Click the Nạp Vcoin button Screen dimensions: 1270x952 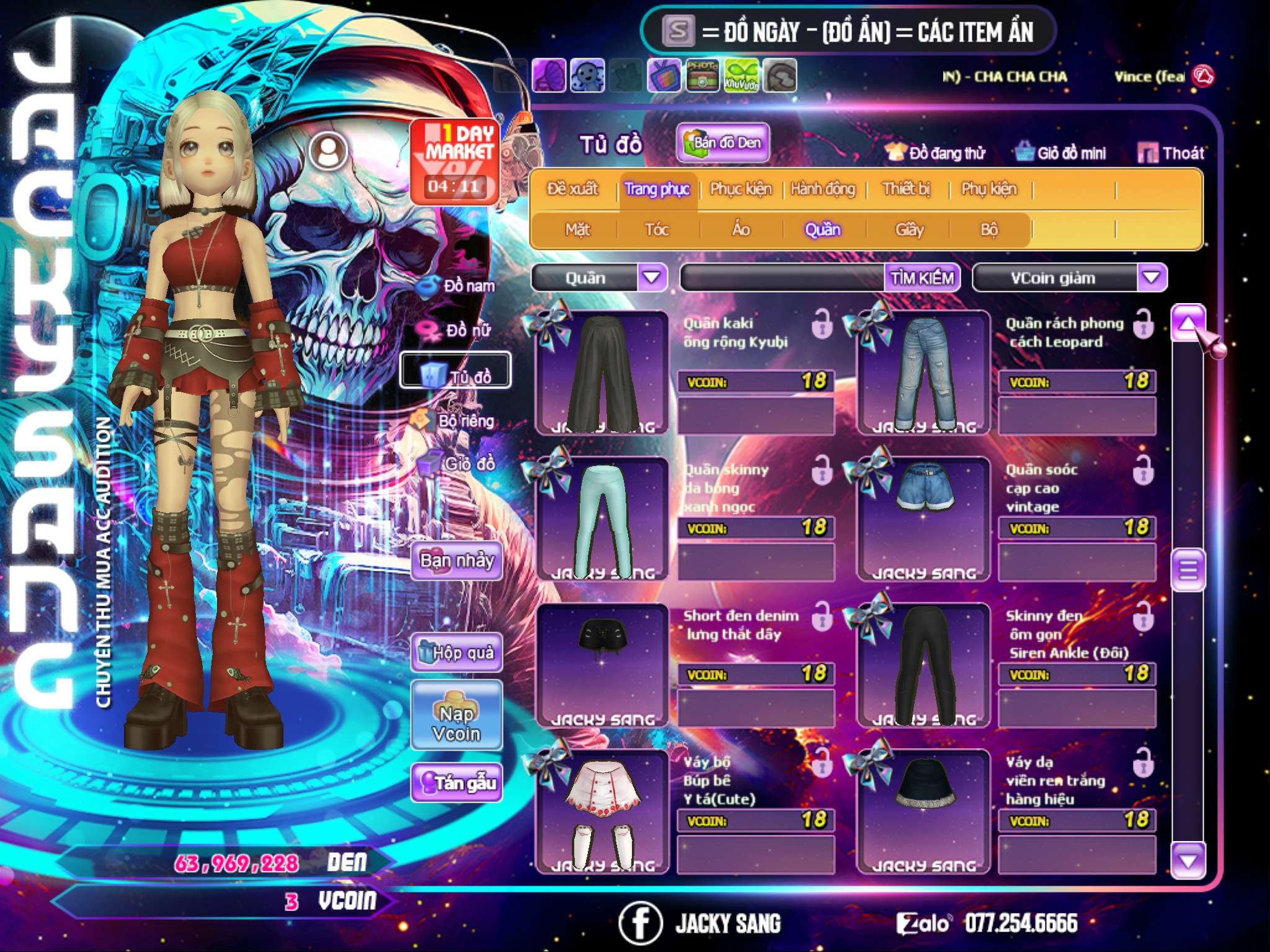point(456,723)
